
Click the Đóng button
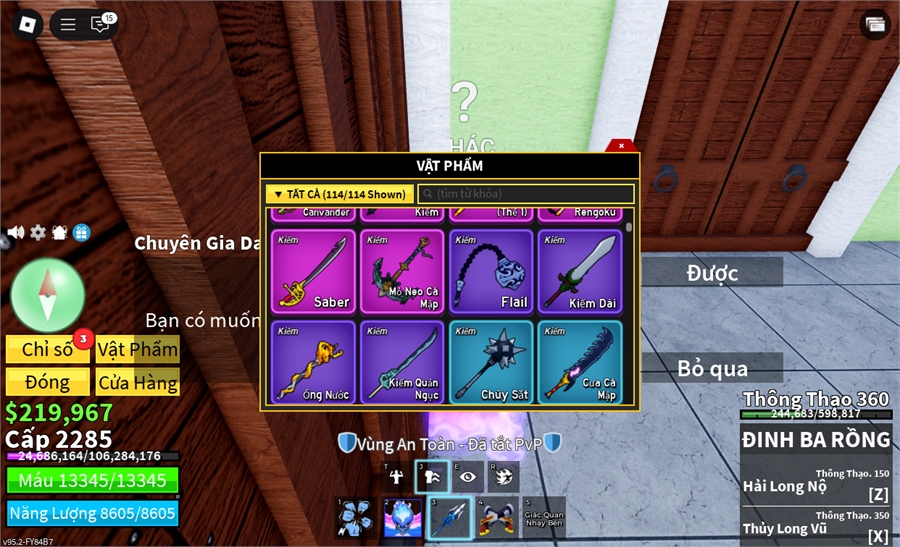pyautogui.click(x=47, y=382)
